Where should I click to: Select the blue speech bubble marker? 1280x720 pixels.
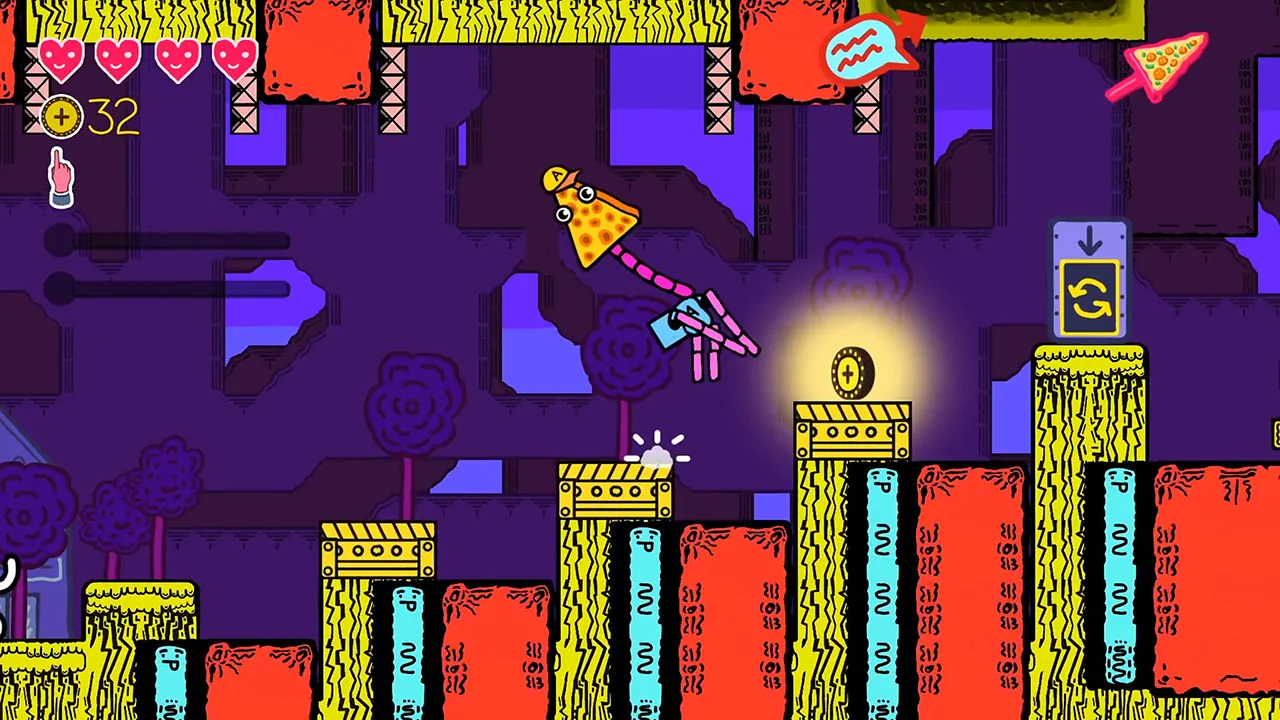pyautogui.click(x=866, y=47)
